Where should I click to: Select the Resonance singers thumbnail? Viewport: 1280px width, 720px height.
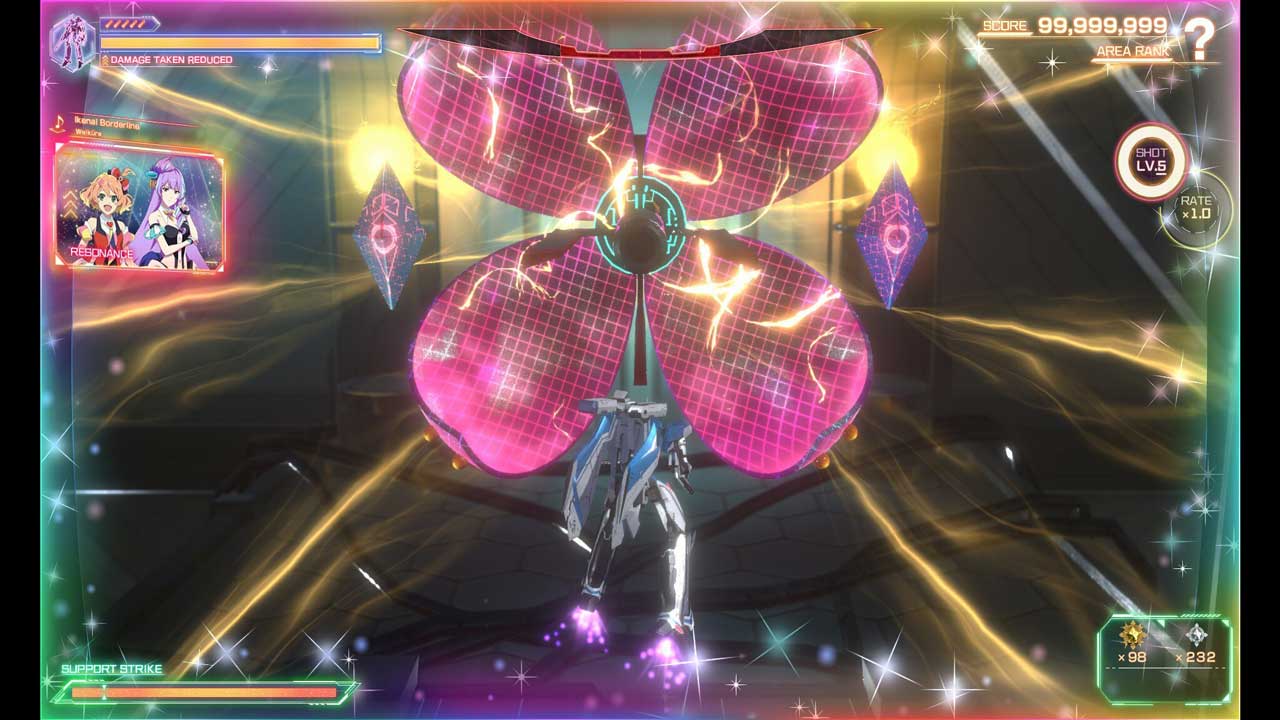point(139,207)
